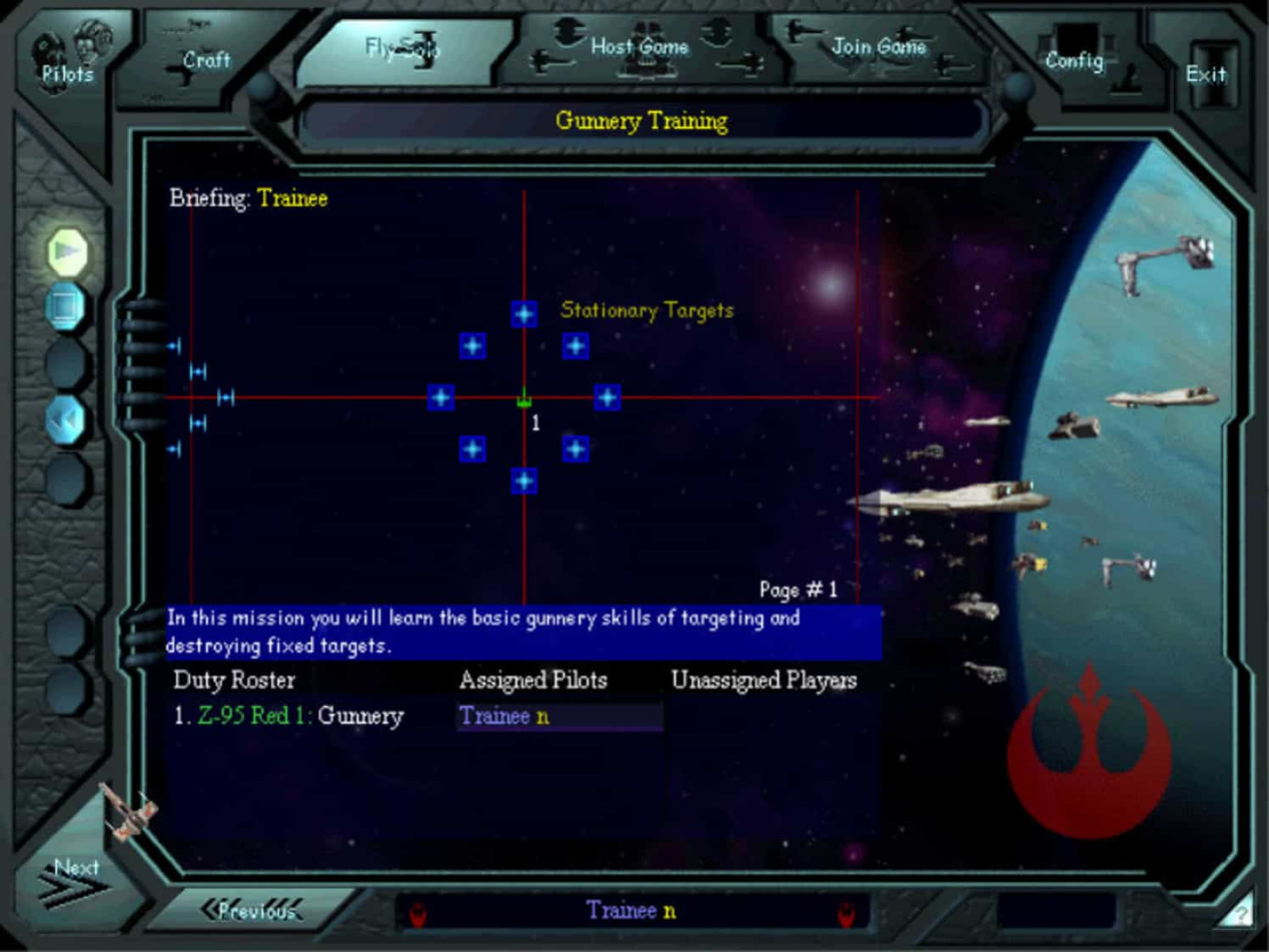The image size is (1269, 952).
Task: Exit the game
Action: tap(1205, 75)
